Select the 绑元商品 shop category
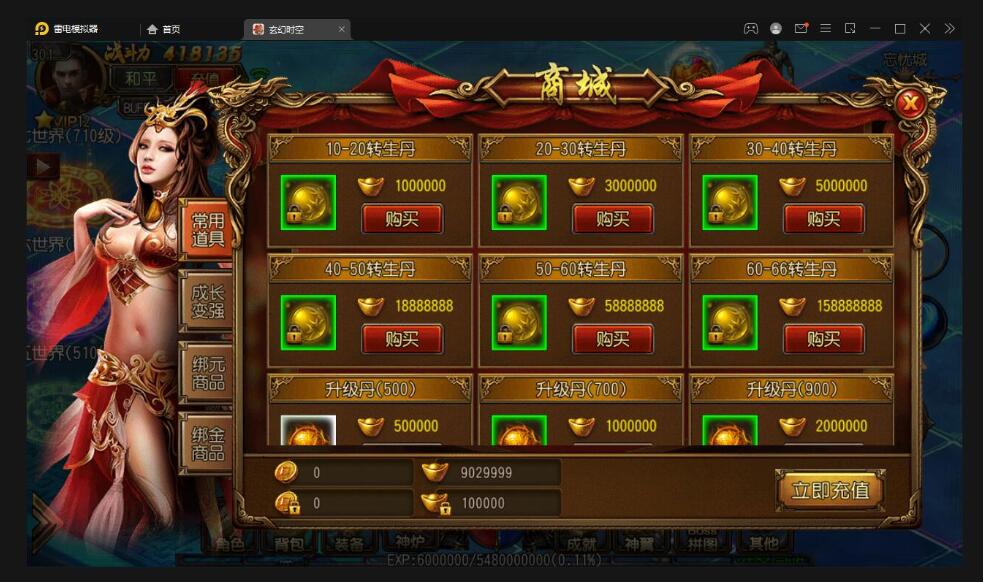The height and width of the screenshot is (582, 983). click(208, 372)
